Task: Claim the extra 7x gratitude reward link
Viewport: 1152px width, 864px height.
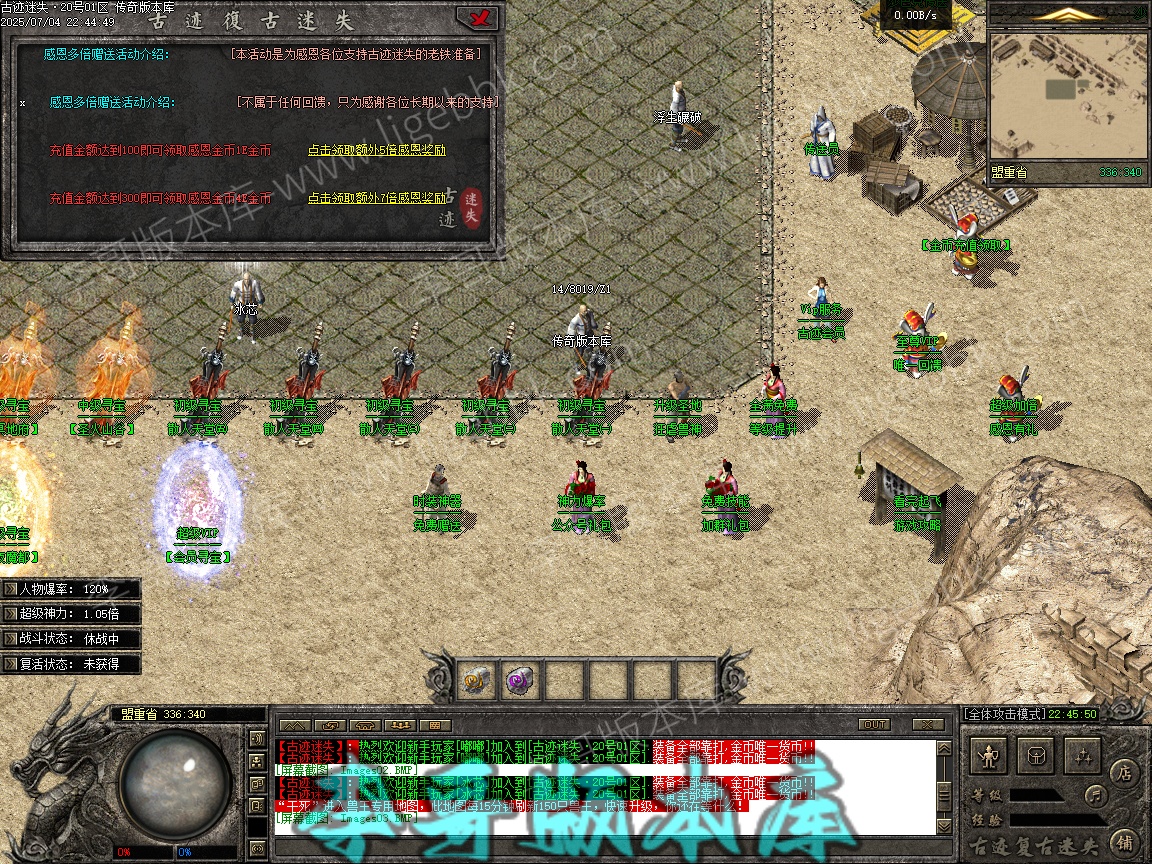Action: pyautogui.click(x=376, y=199)
